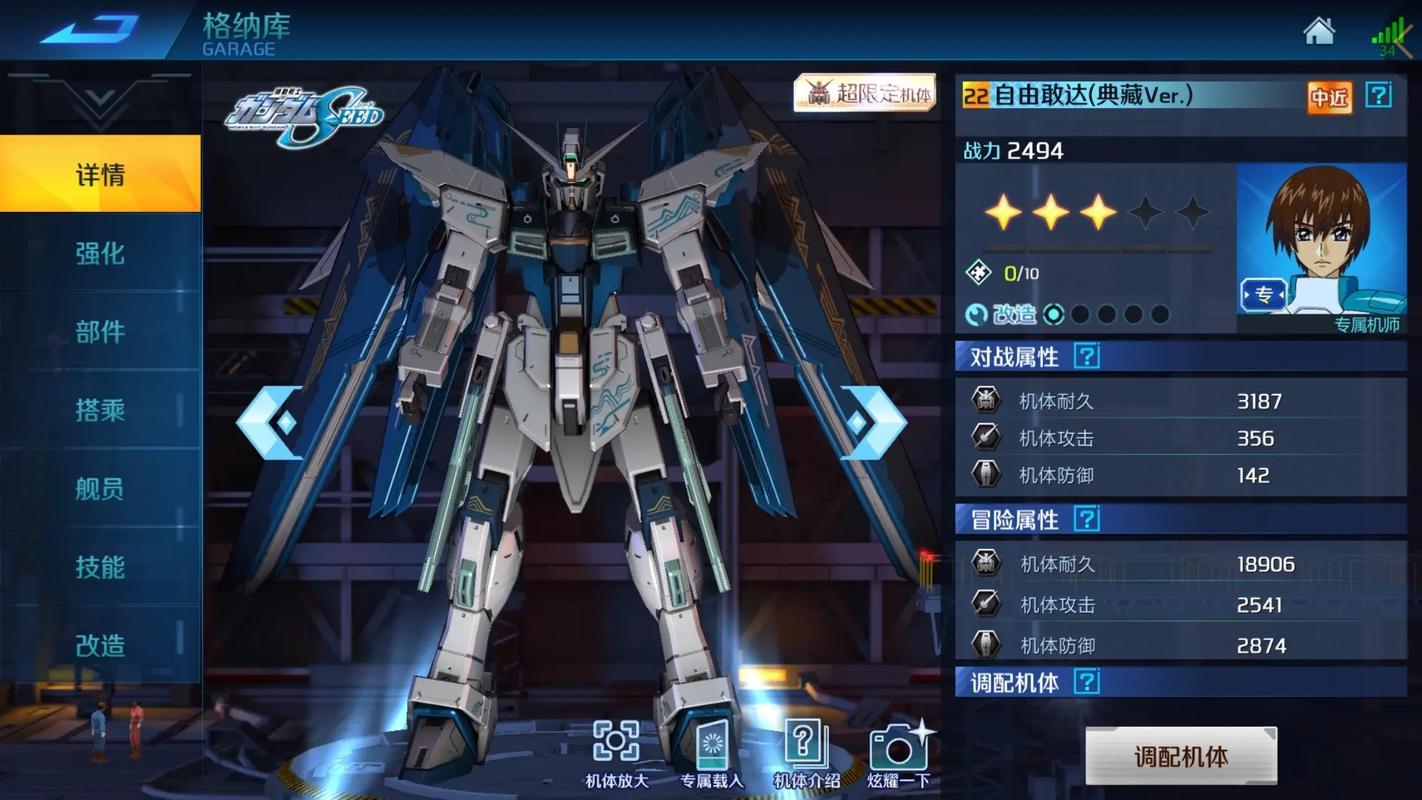
Task: Open the signal strength indicator at top right
Action: pyautogui.click(x=1390, y=36)
